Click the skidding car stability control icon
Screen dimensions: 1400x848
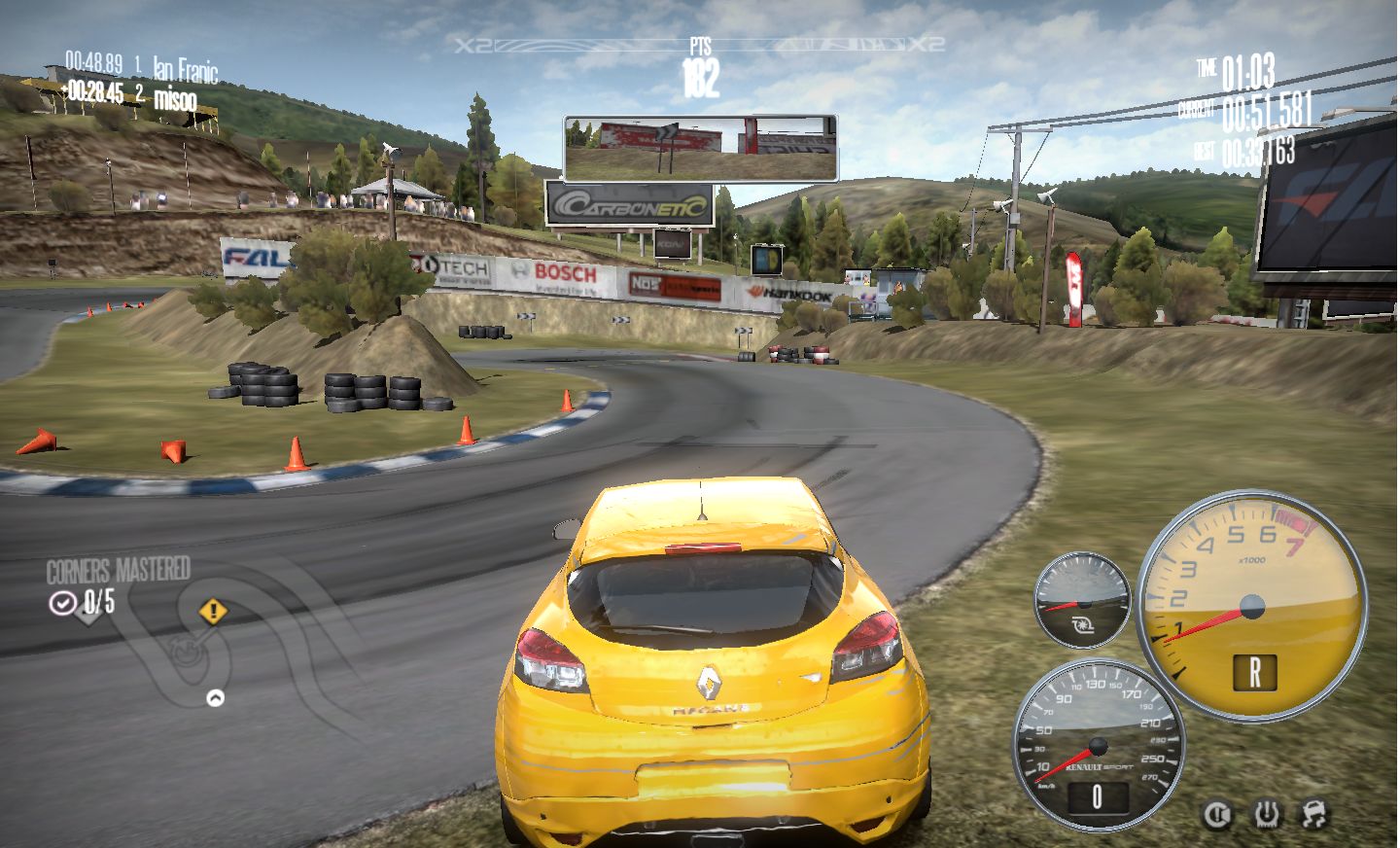point(1313,813)
